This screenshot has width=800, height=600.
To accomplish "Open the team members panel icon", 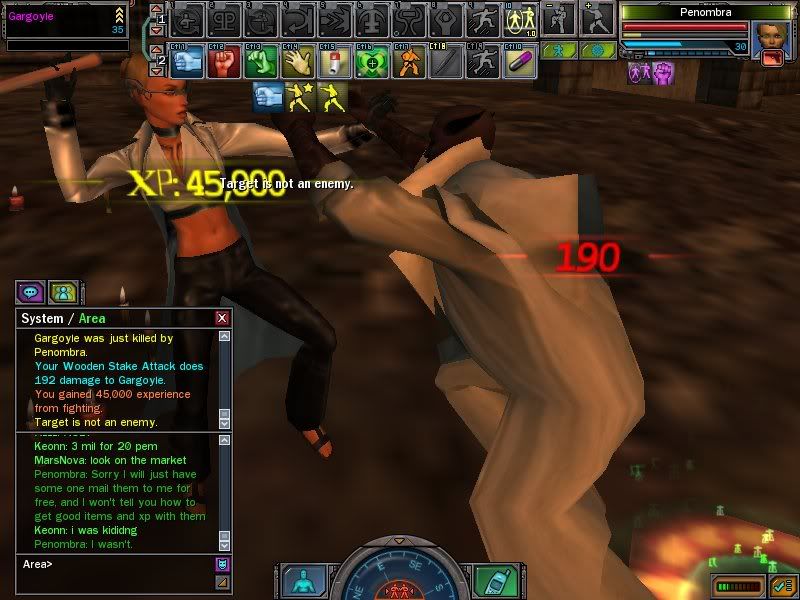I will click(63, 292).
